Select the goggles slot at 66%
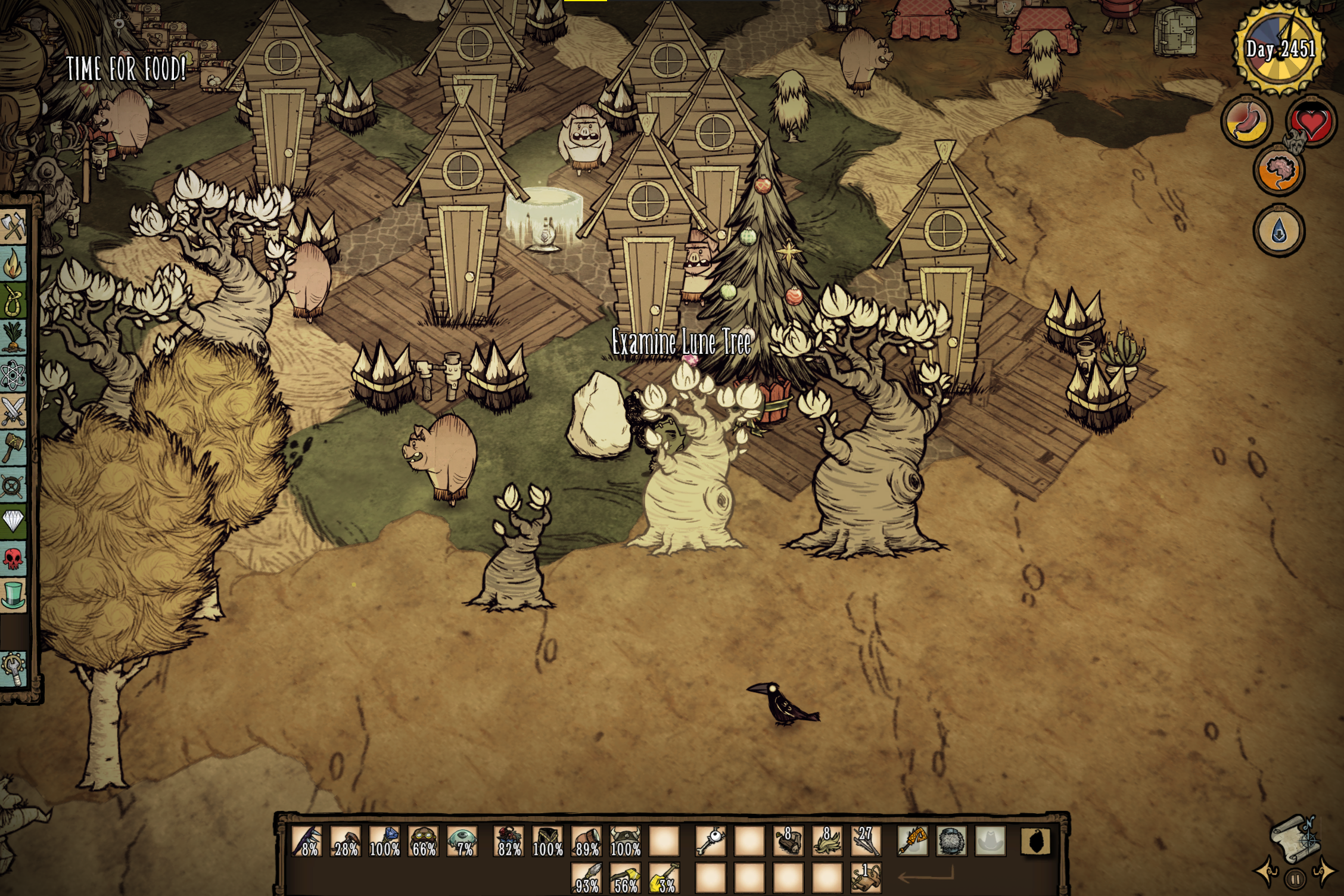The image size is (1344, 896). coord(424,841)
